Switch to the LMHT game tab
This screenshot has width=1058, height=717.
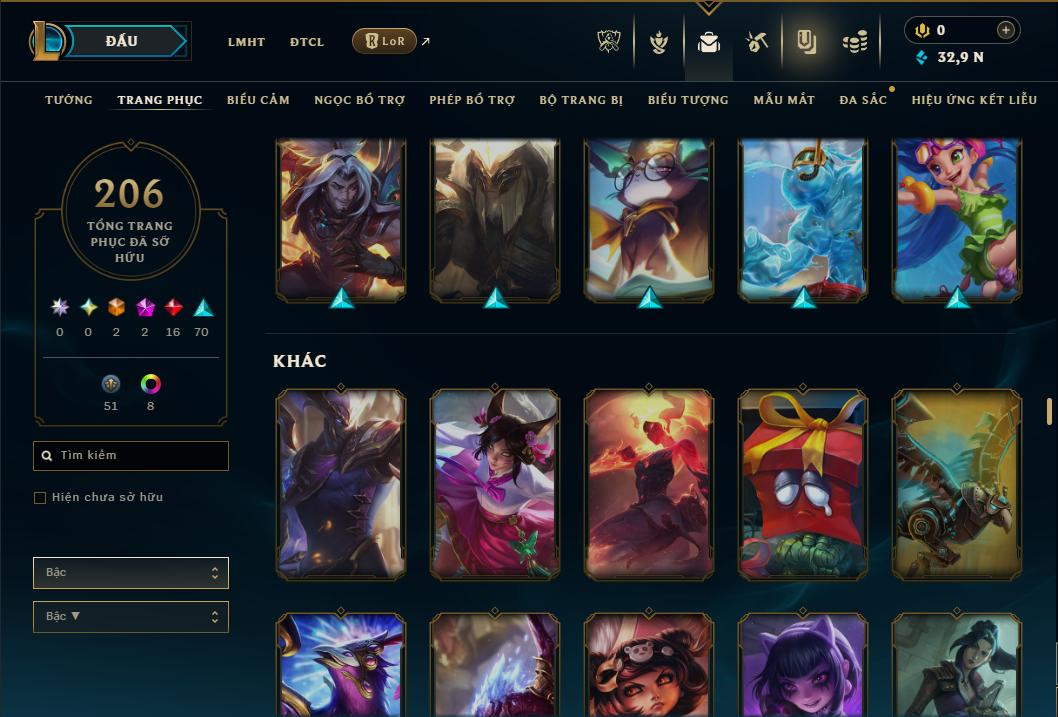click(246, 42)
